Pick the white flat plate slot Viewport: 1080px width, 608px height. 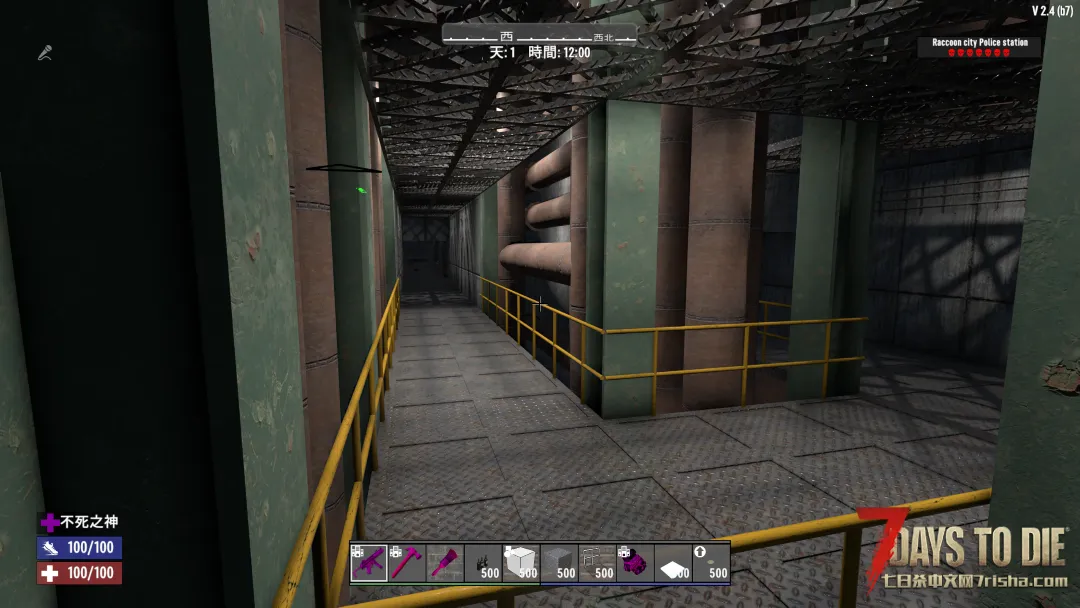point(673,562)
